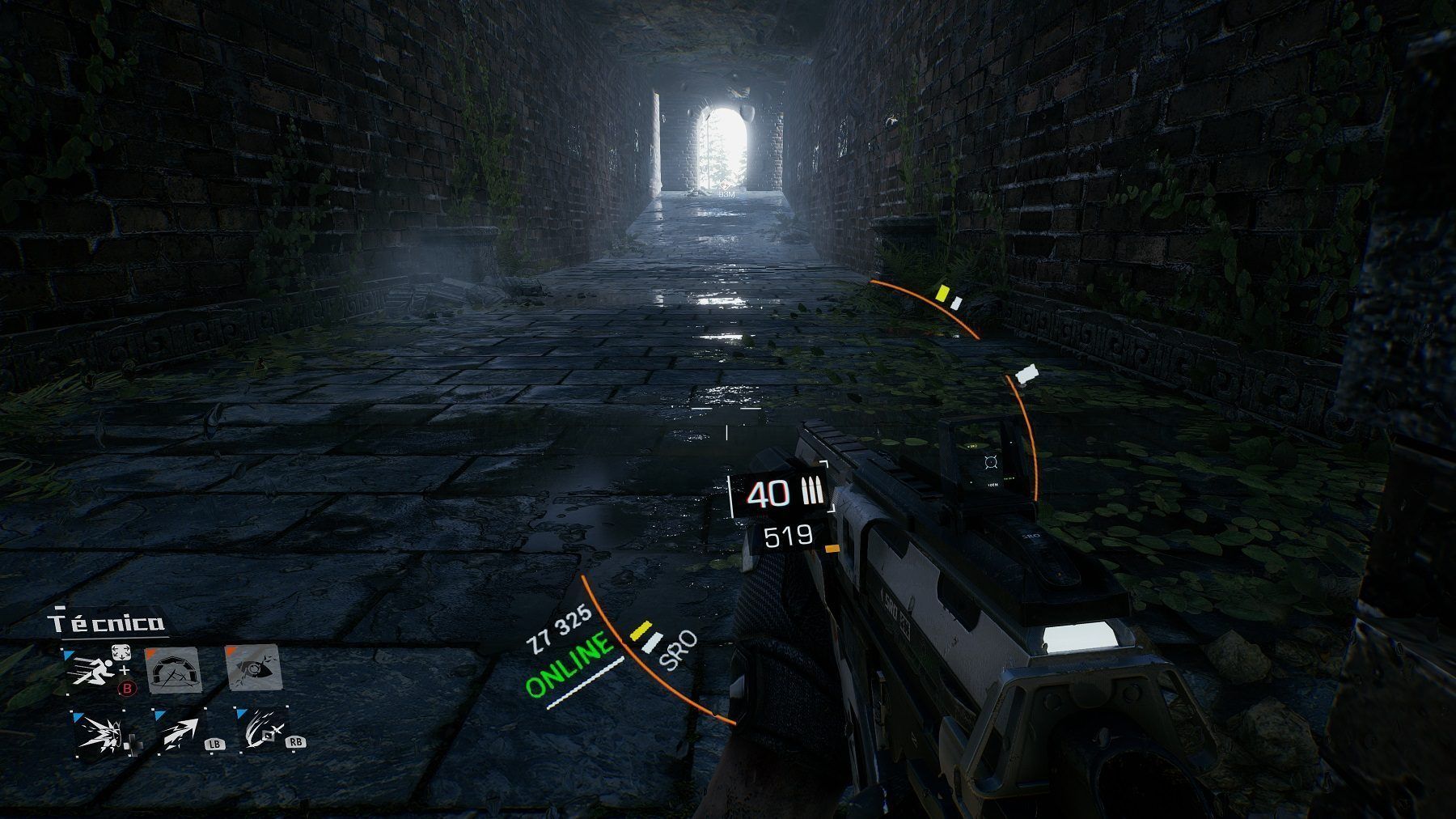Click the Técnica class label
The height and width of the screenshot is (819, 1456).
pos(107,622)
